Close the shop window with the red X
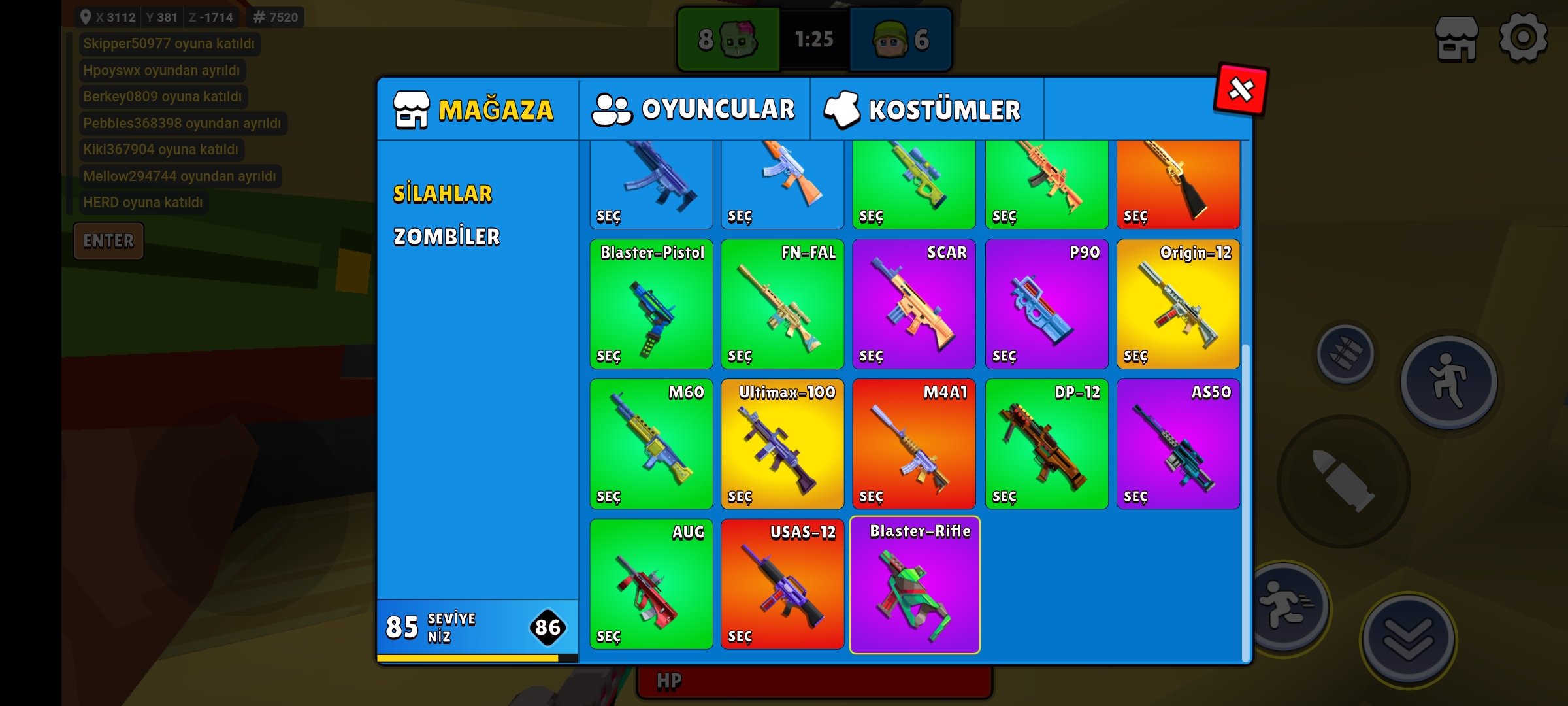This screenshot has height=706, width=1568. point(1241,90)
